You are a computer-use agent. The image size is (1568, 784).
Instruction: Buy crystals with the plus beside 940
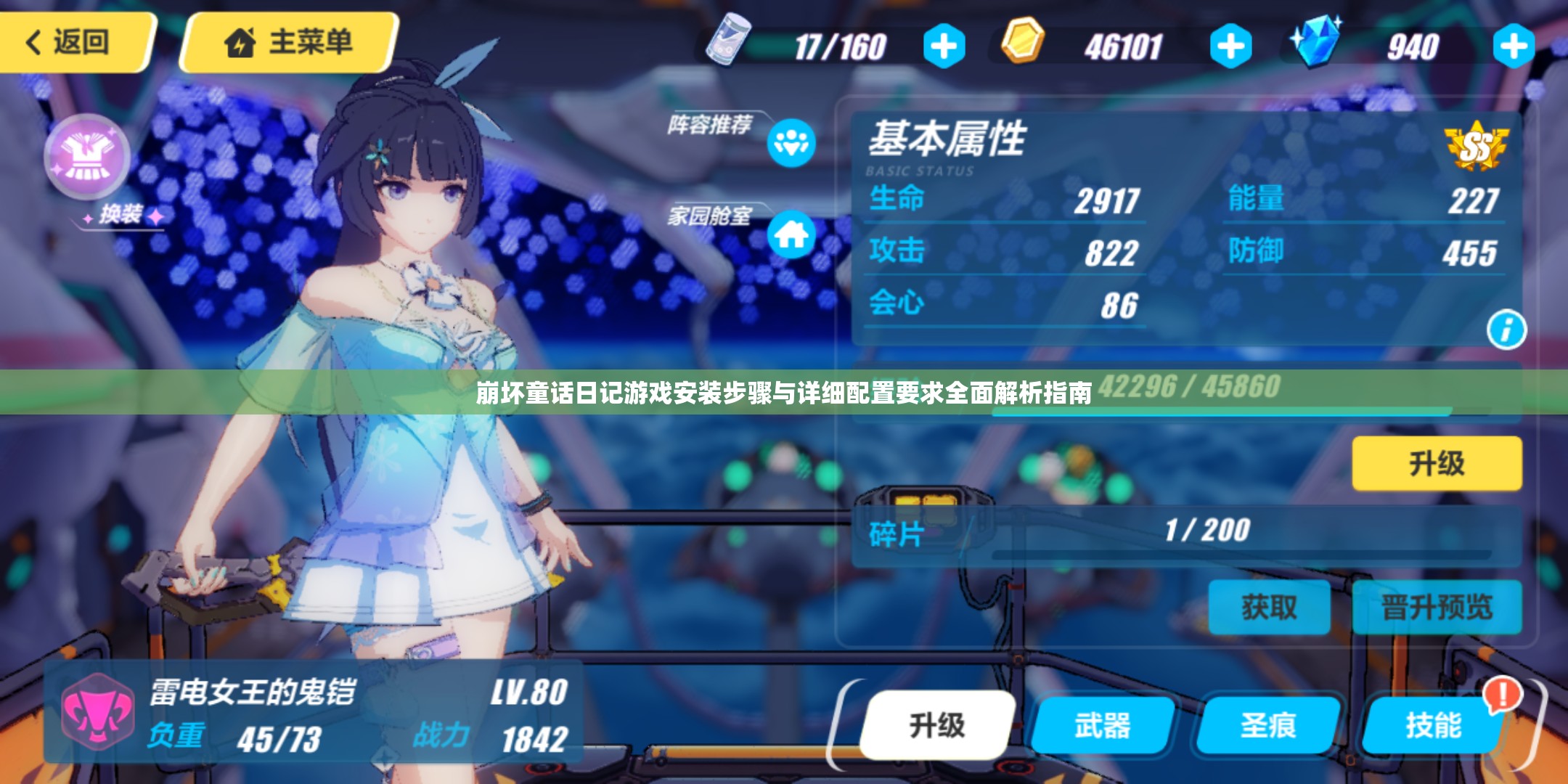1514,46
